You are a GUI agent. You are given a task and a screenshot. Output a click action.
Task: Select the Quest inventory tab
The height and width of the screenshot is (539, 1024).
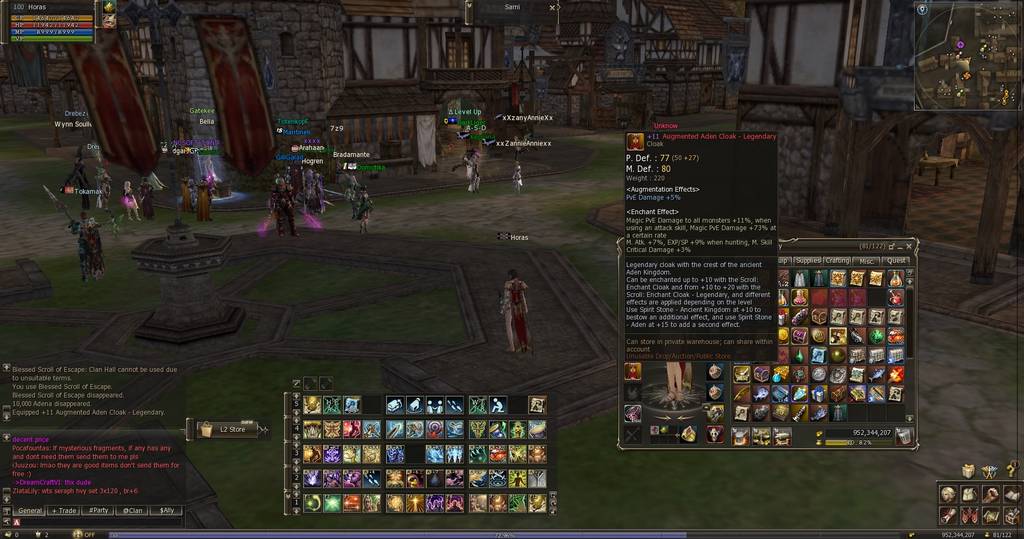(896, 261)
